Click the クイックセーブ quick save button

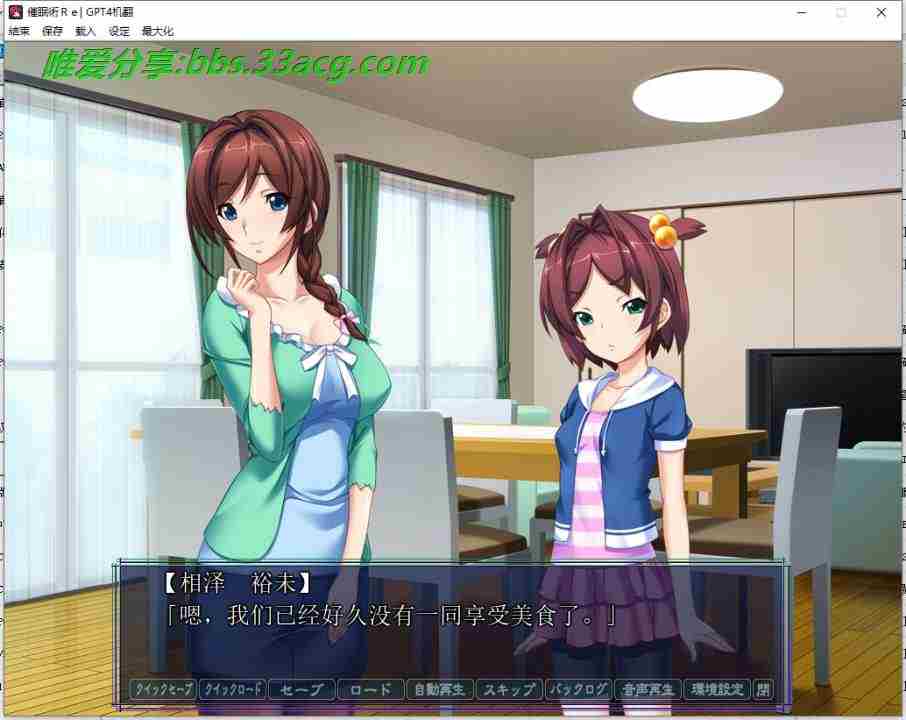click(163, 689)
